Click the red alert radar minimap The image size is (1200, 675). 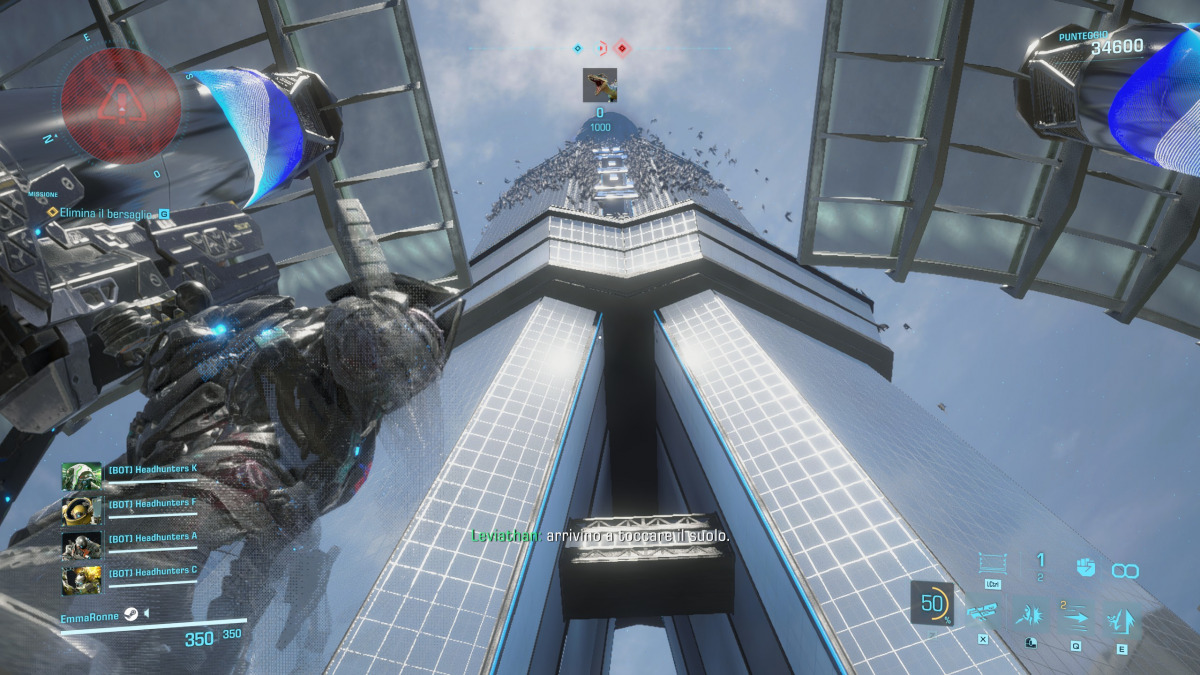[x=121, y=101]
